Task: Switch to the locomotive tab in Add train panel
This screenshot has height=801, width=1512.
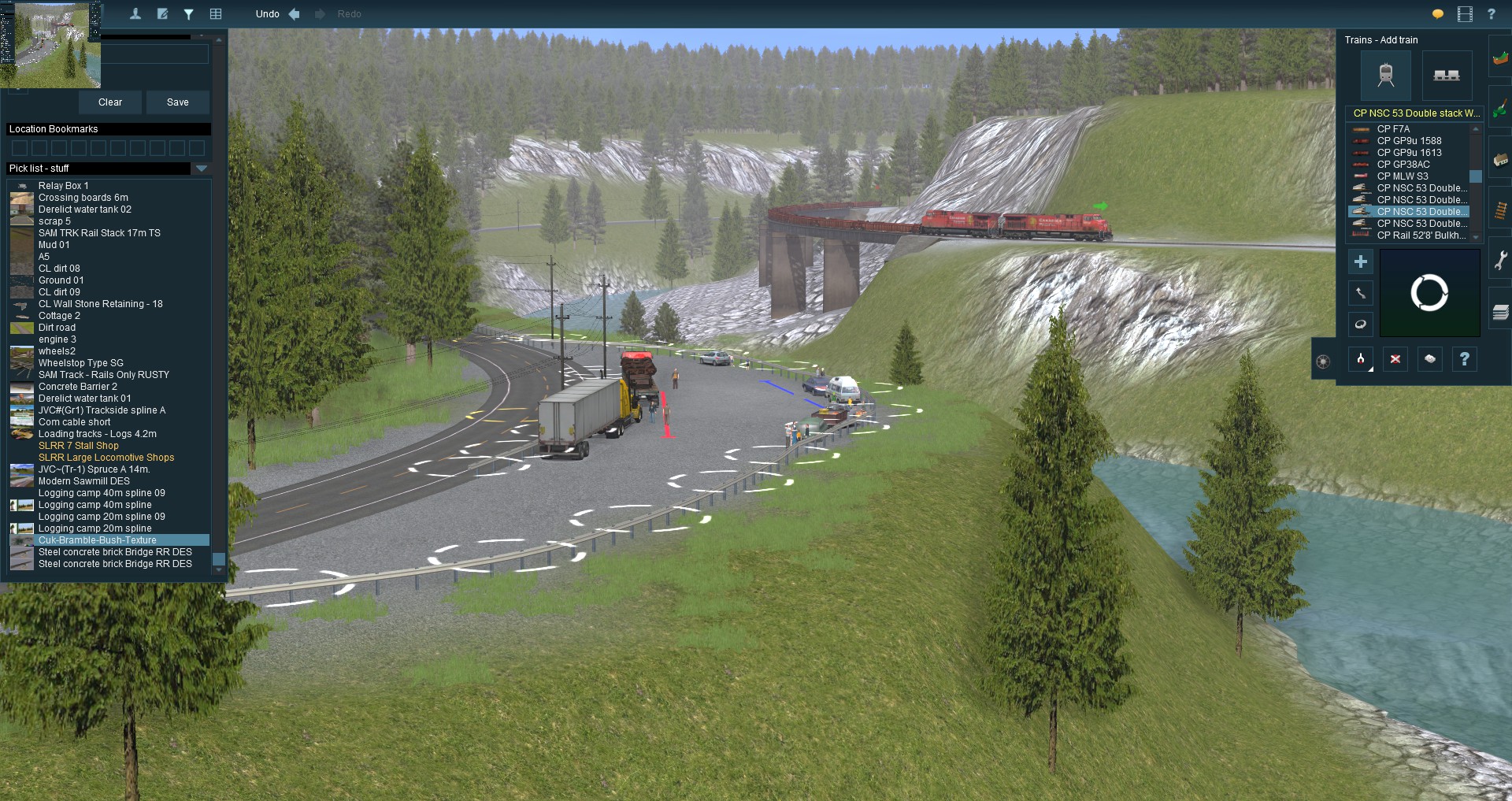Action: click(1388, 76)
